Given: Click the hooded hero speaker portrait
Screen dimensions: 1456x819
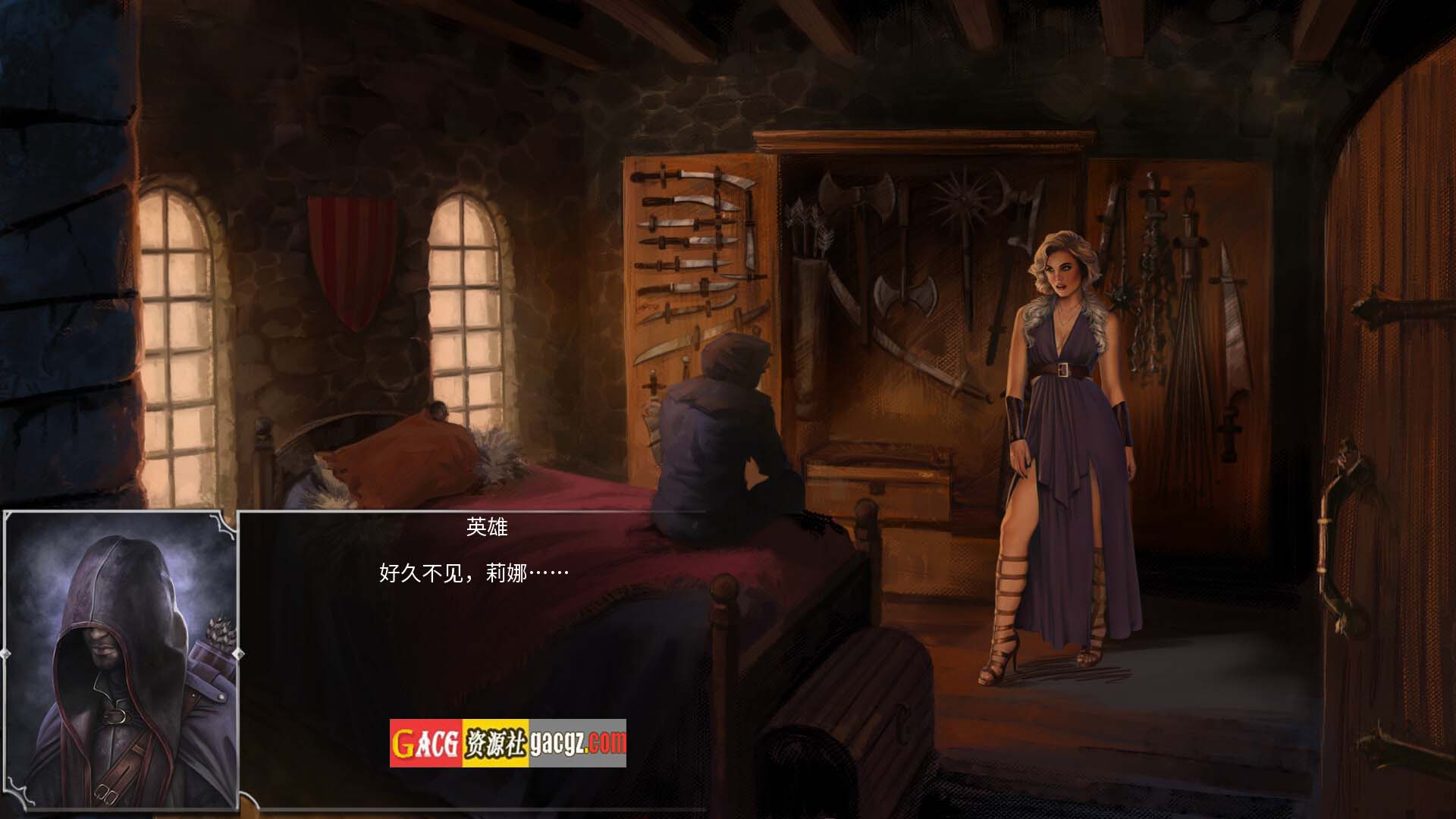Looking at the screenshot, I should (x=121, y=661).
